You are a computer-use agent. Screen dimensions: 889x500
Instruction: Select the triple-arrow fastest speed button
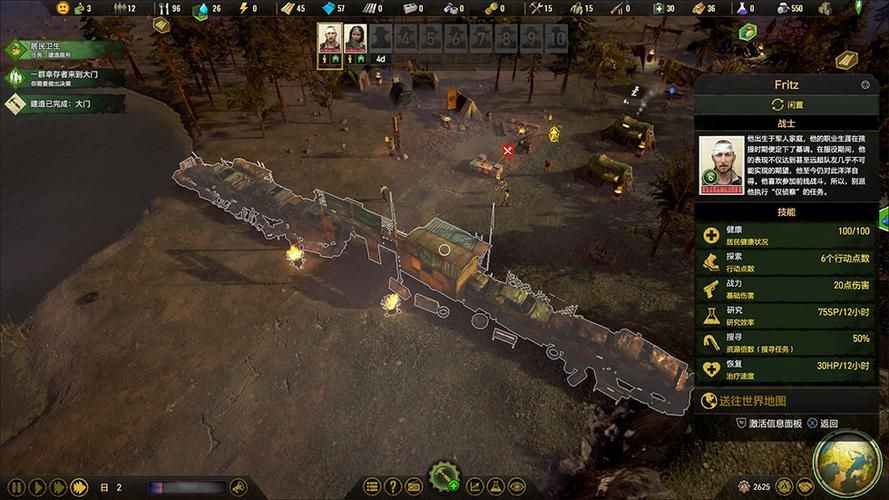coord(79,488)
